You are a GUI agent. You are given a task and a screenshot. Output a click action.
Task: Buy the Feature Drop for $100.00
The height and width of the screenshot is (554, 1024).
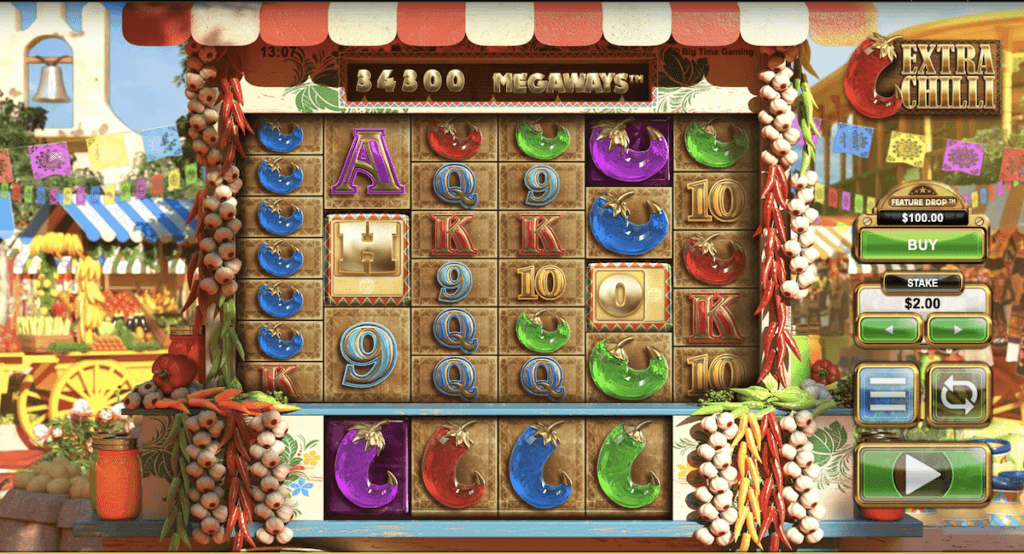pyautogui.click(x=921, y=245)
